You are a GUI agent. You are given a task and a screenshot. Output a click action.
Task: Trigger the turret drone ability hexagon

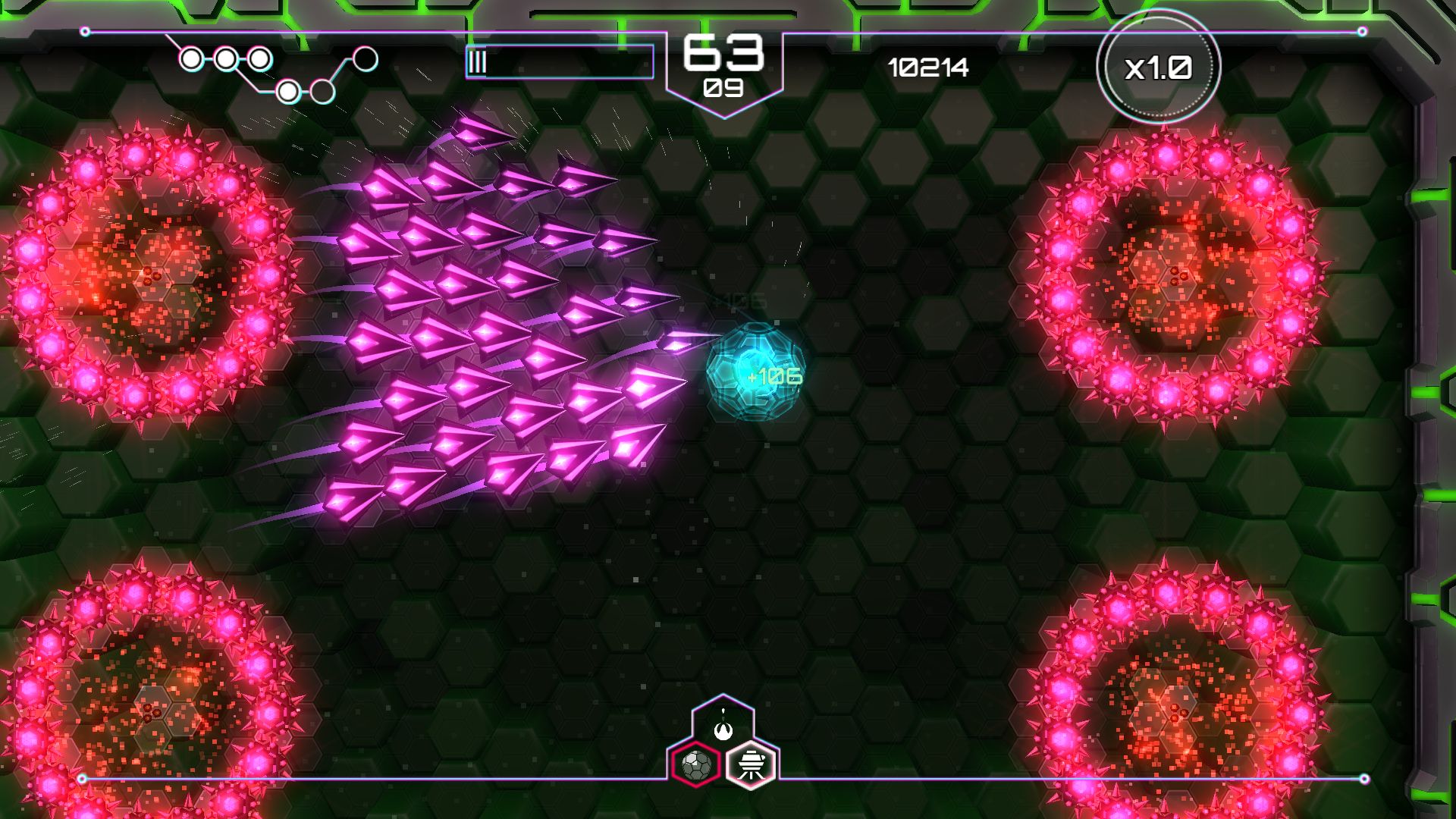(751, 764)
